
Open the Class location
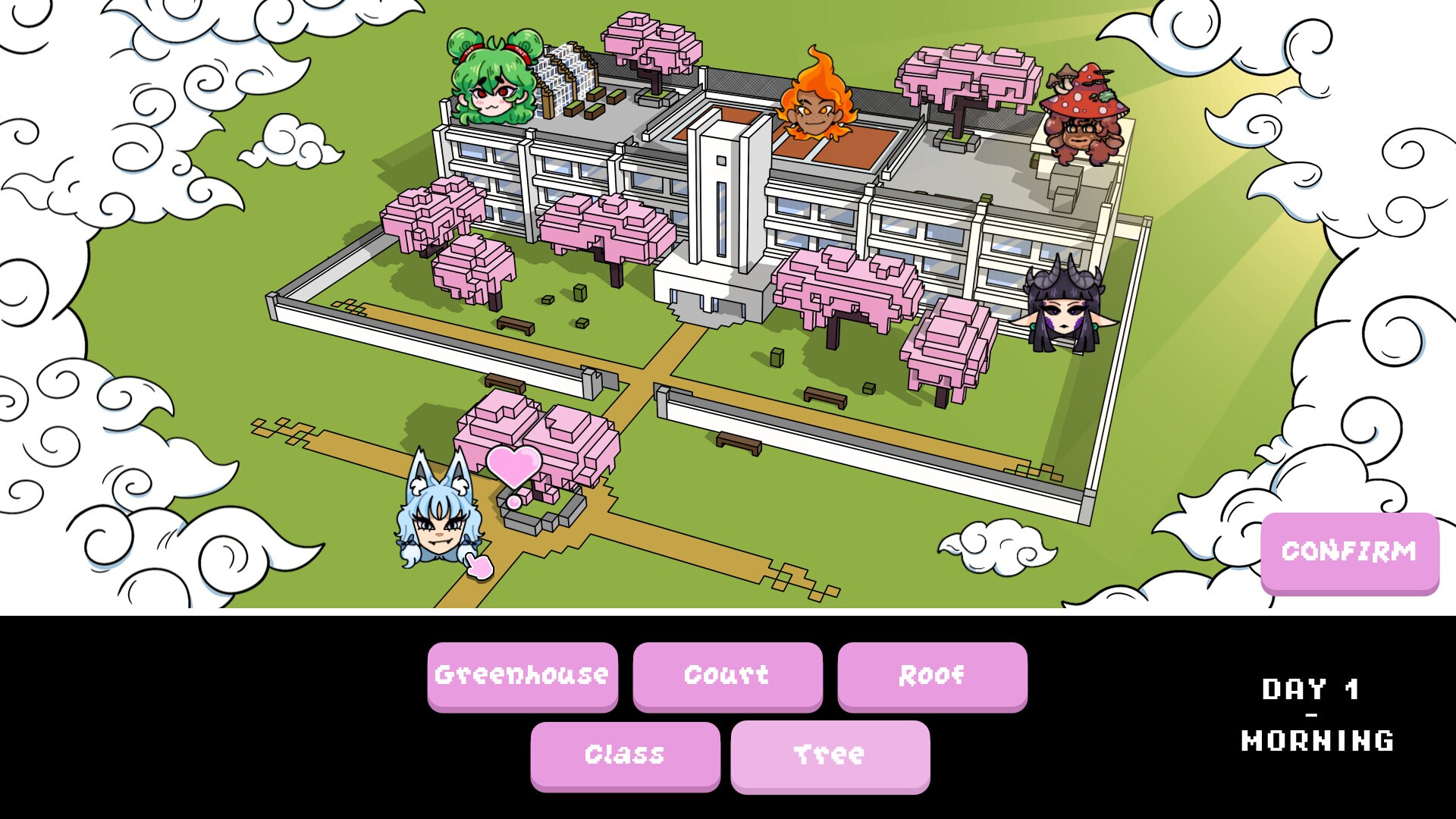pos(625,755)
